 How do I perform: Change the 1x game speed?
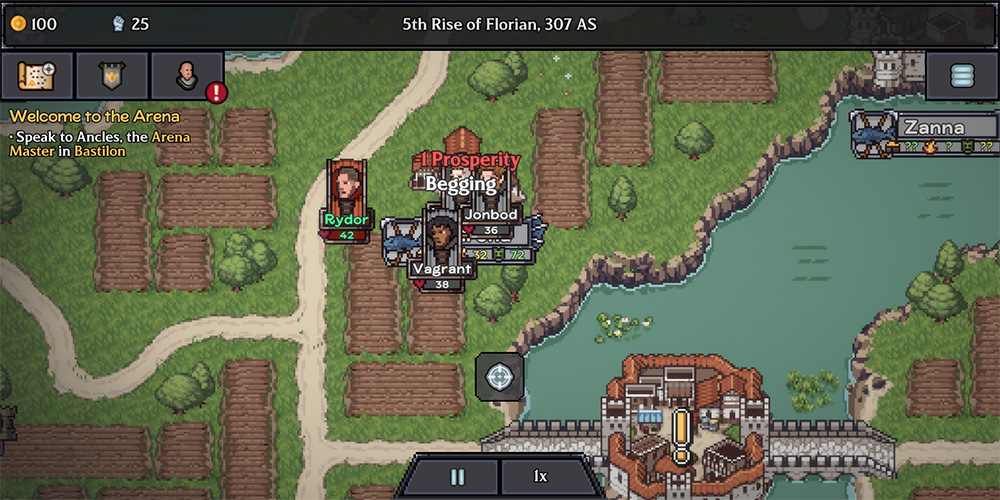pos(542,477)
